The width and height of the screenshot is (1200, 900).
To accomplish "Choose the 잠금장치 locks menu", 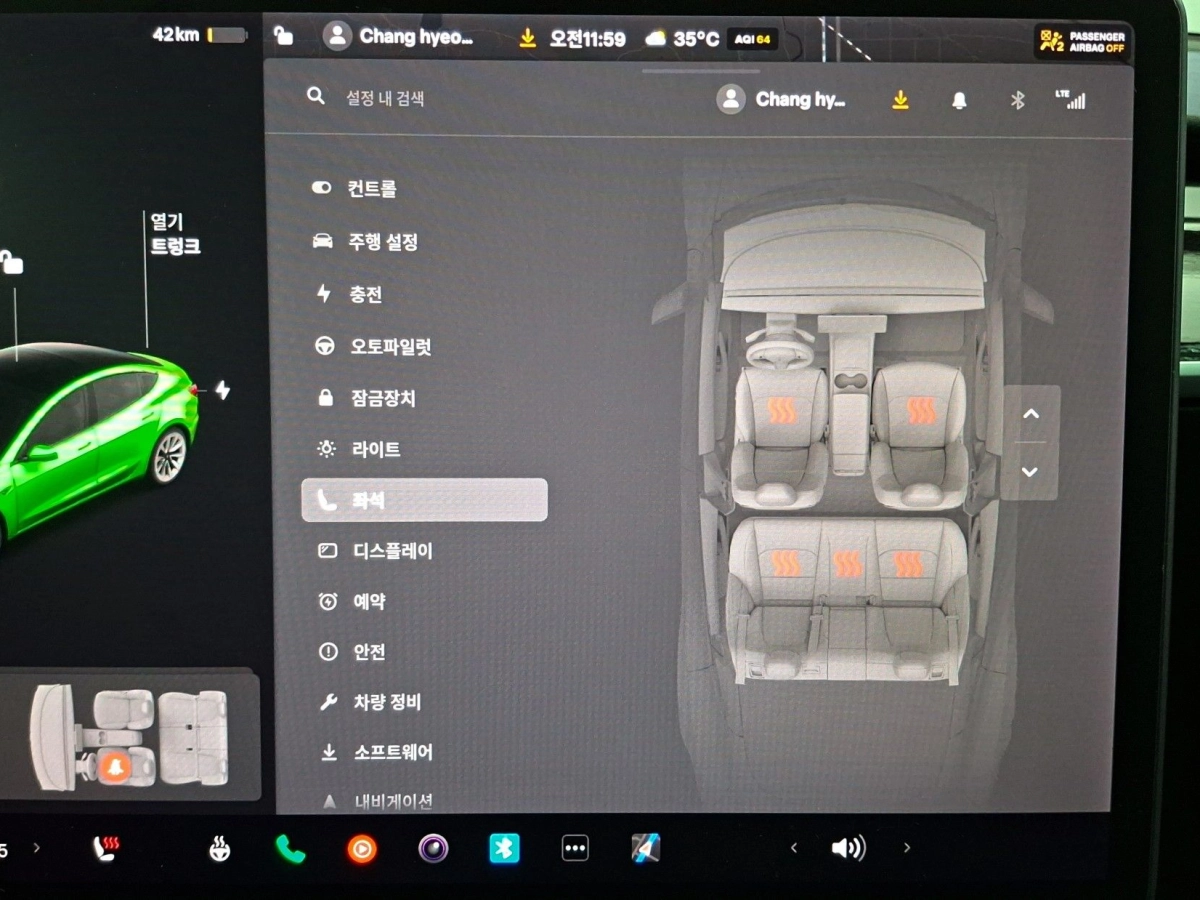I will point(381,398).
